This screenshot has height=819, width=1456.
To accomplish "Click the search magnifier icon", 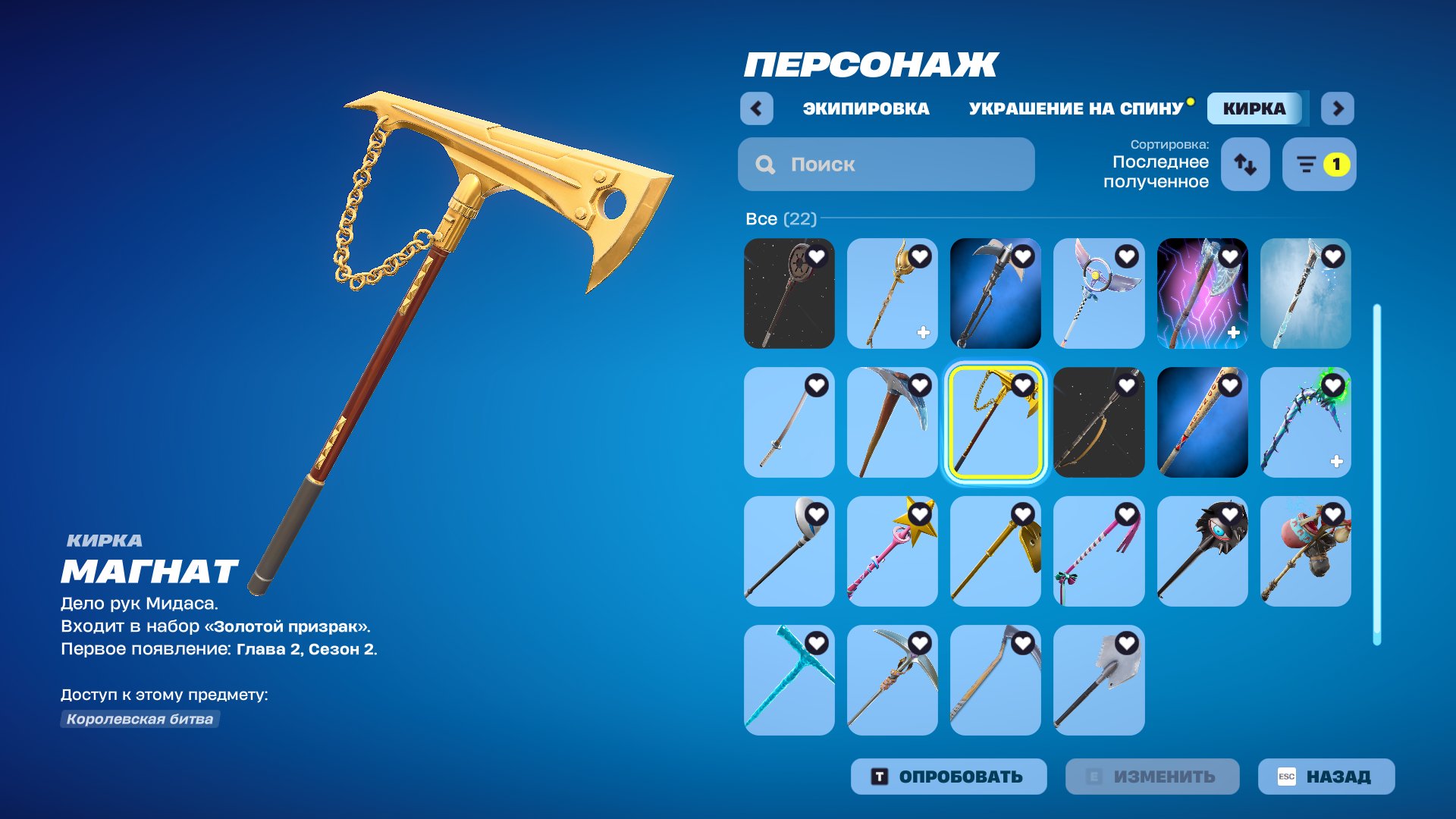I will point(764,164).
